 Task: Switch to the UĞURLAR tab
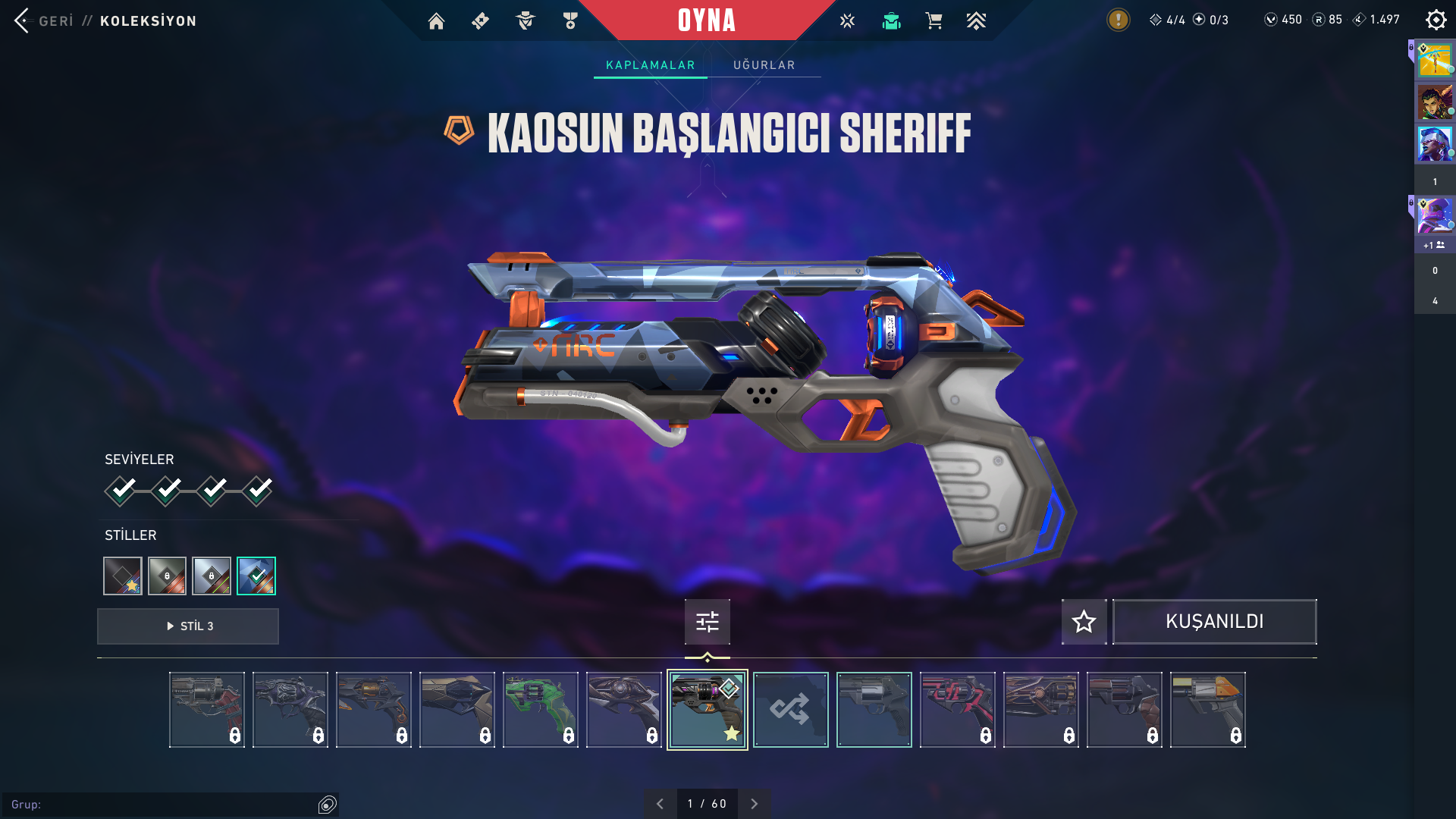pos(764,65)
